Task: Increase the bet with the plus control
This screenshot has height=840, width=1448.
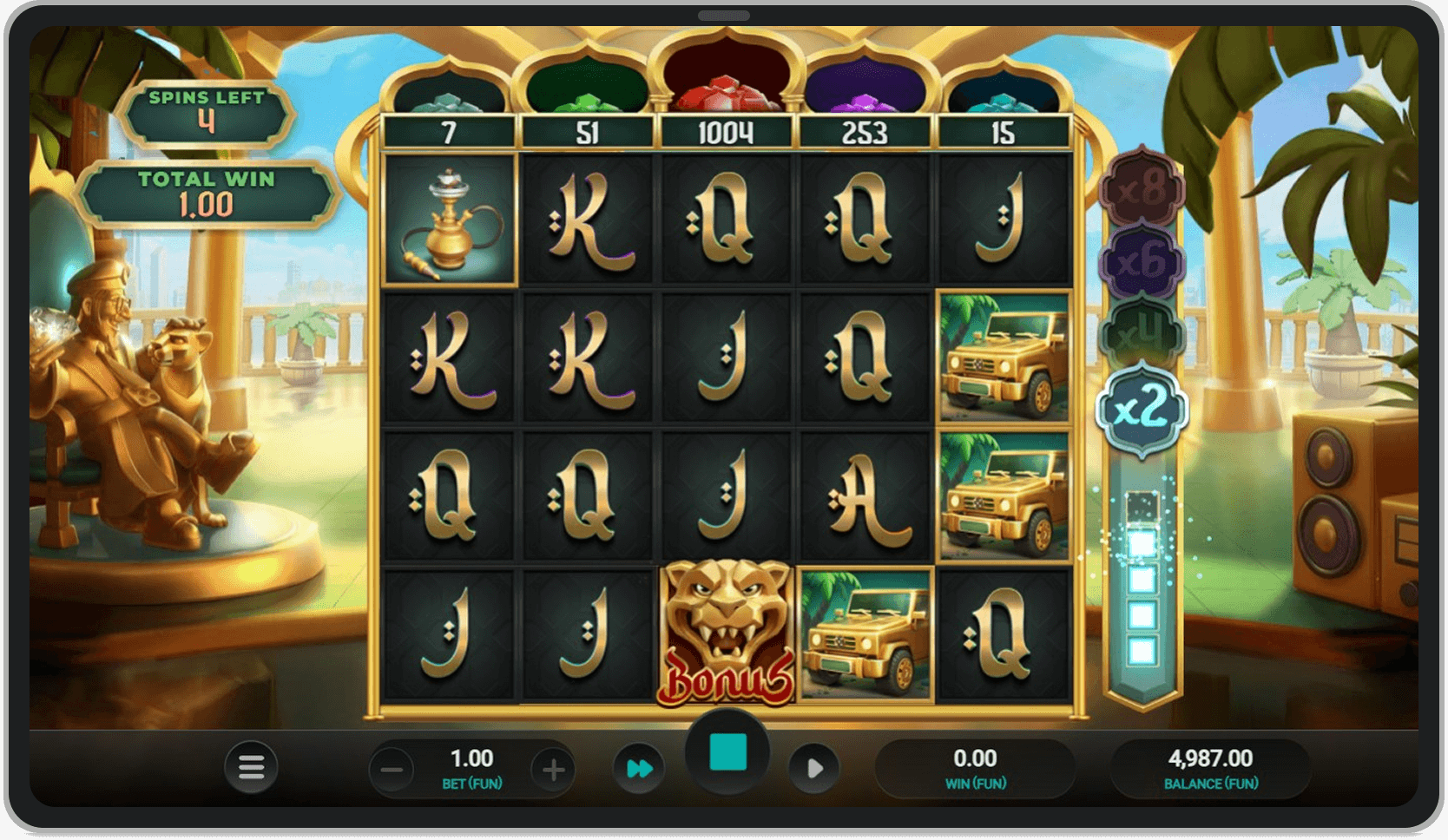Action: (551, 767)
